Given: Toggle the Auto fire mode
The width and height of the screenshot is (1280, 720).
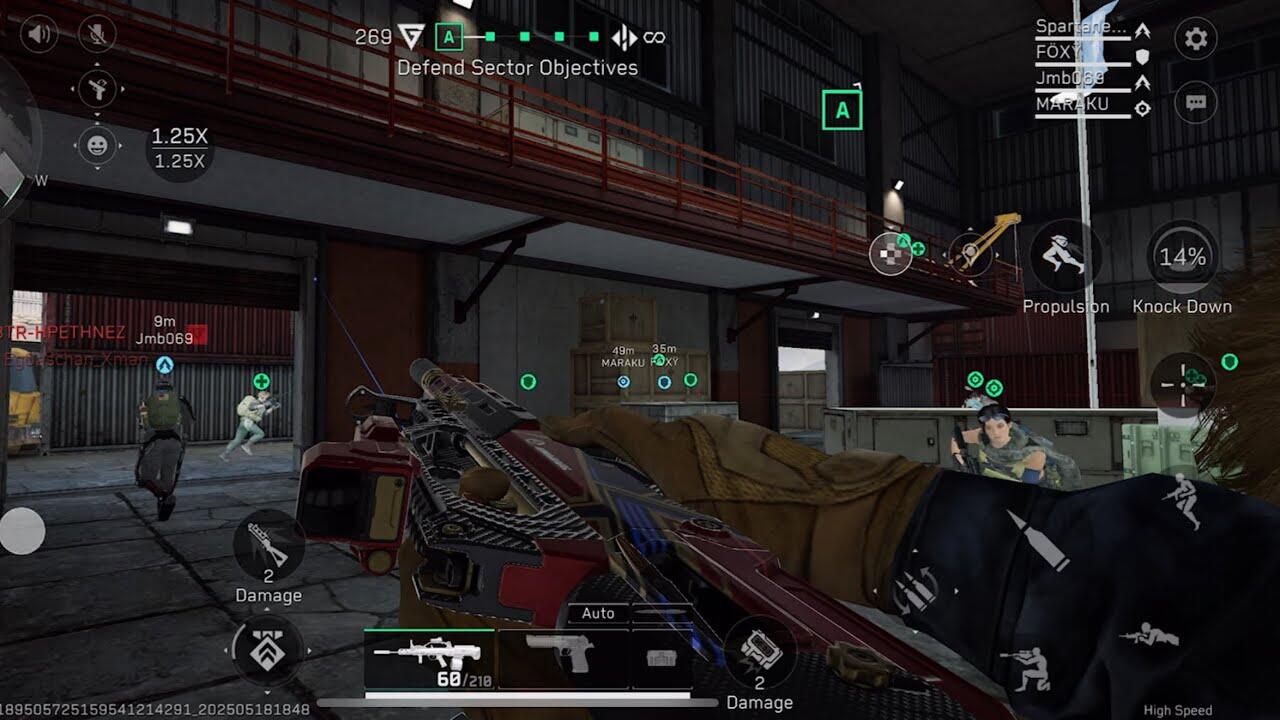Looking at the screenshot, I should pyautogui.click(x=598, y=613).
